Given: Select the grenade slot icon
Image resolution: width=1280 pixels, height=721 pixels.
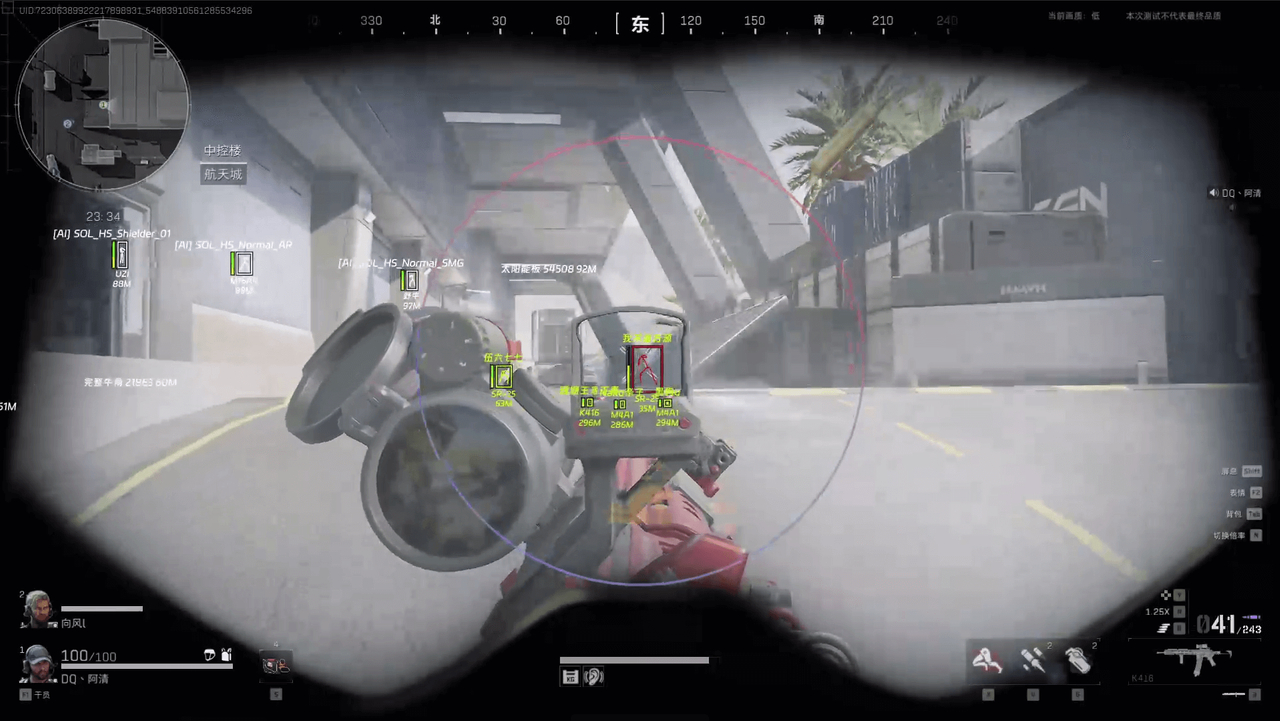Looking at the screenshot, I should click(1080, 660).
